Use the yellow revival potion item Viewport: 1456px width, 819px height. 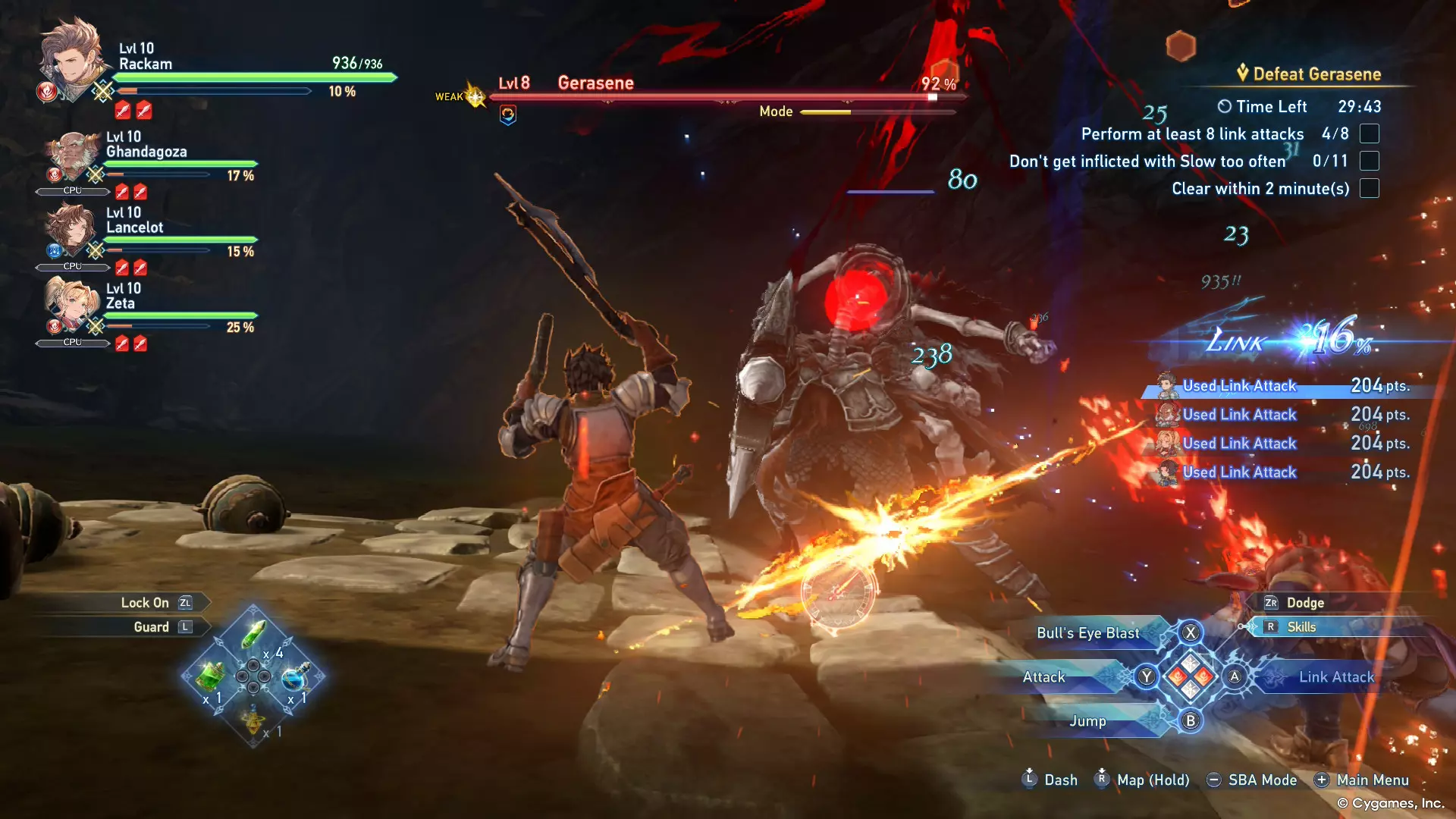coord(253,717)
